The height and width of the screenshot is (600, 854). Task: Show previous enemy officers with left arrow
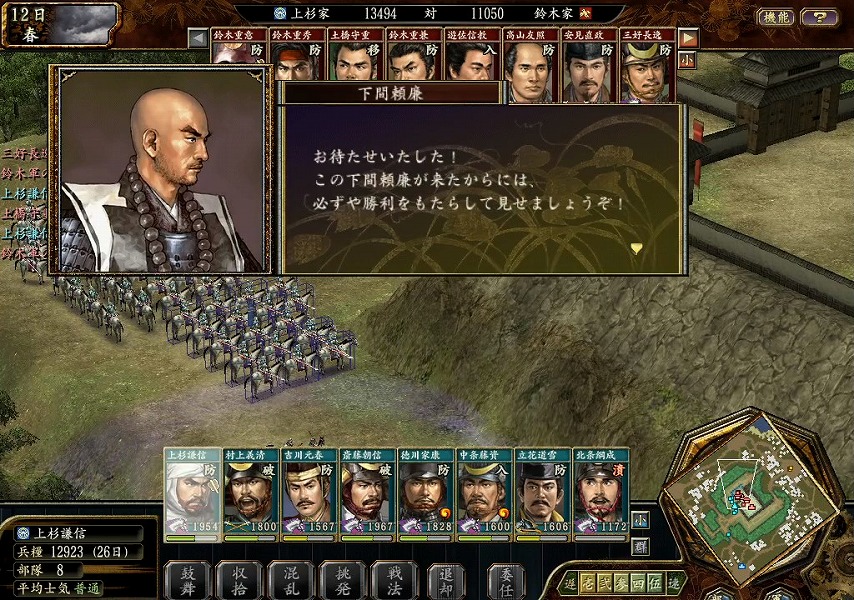199,37
